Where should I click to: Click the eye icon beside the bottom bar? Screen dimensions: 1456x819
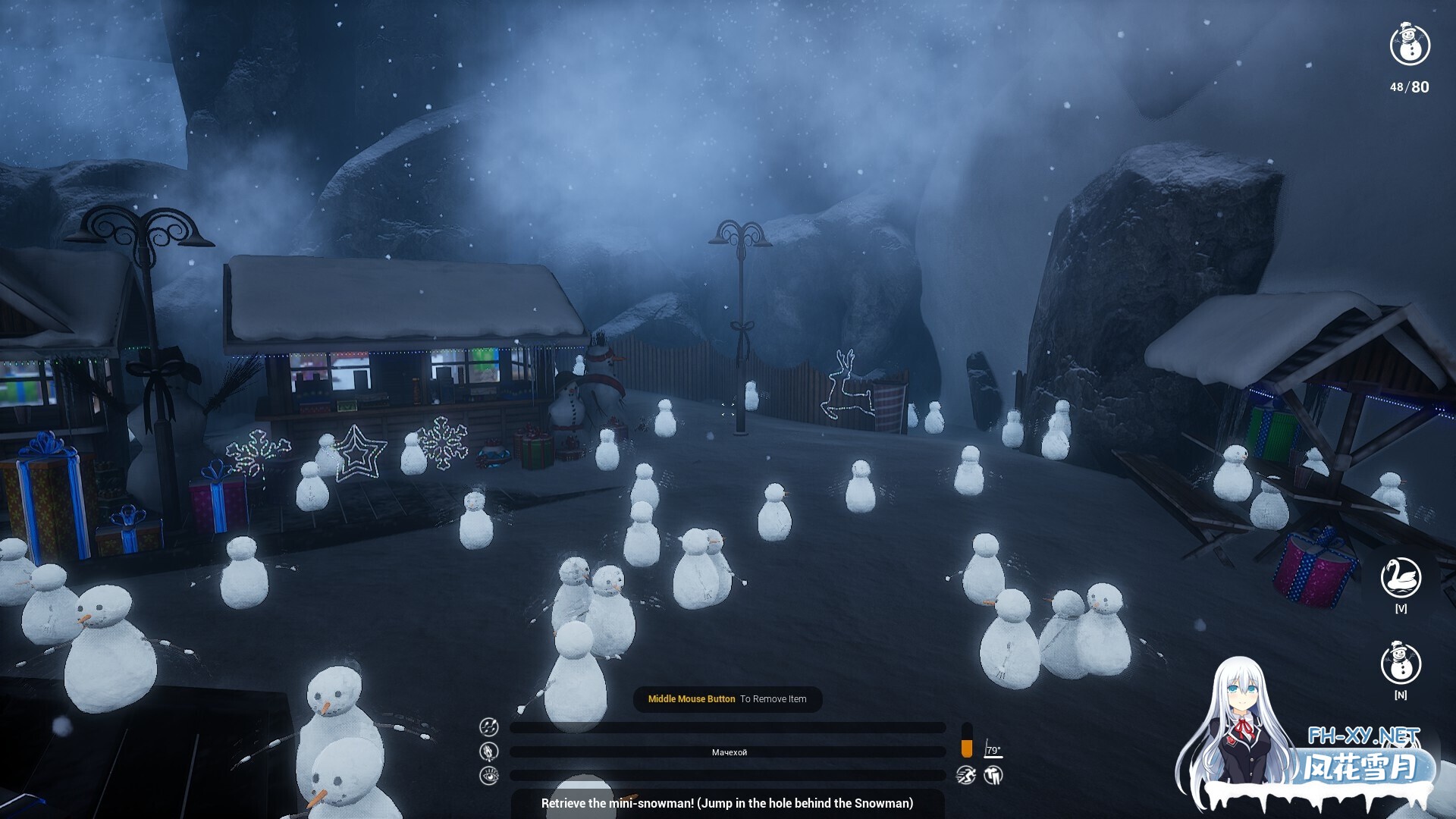[x=489, y=775]
